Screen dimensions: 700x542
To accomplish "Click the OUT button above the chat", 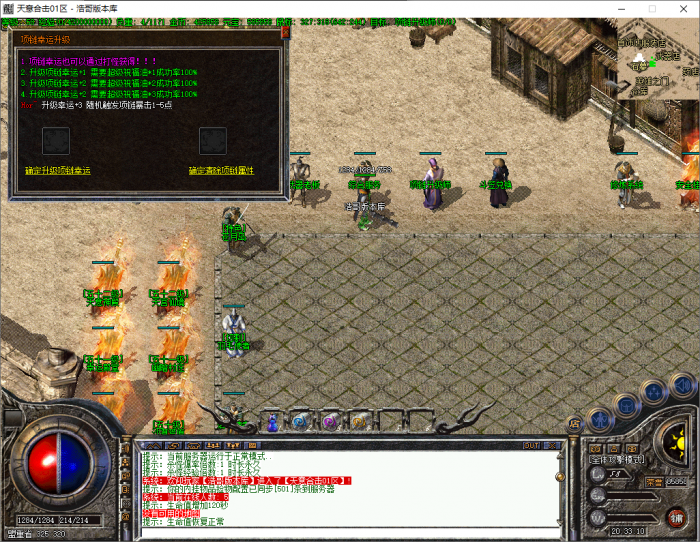I will tap(530, 444).
